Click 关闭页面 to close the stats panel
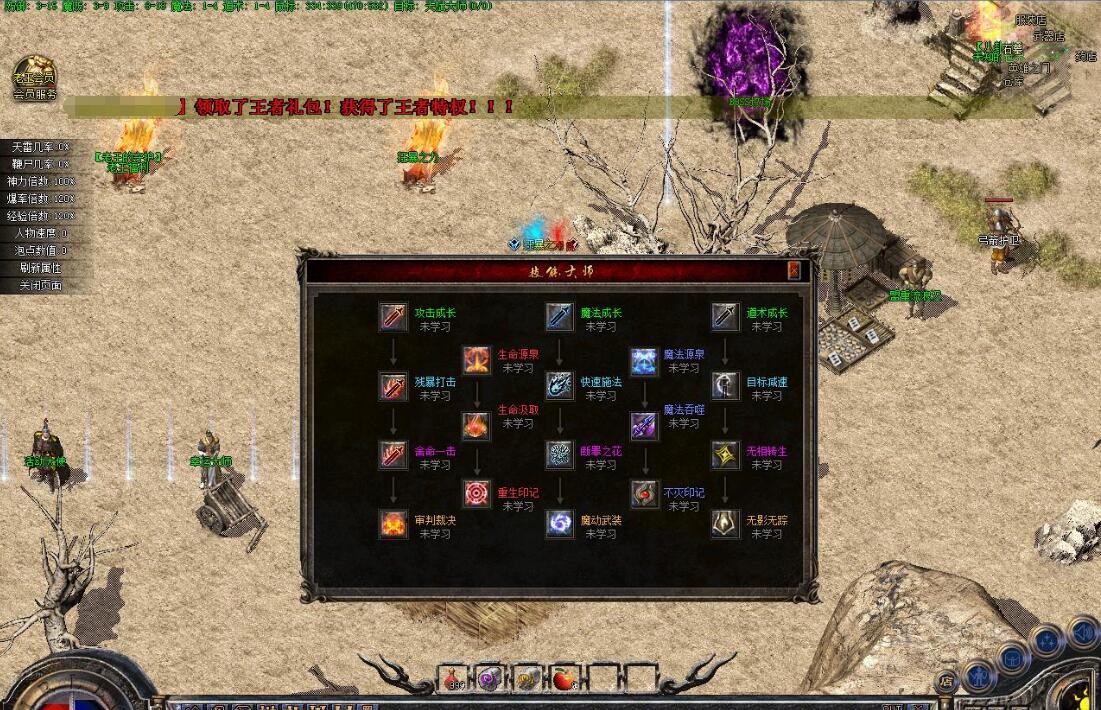Image resolution: width=1101 pixels, height=710 pixels. coord(40,285)
